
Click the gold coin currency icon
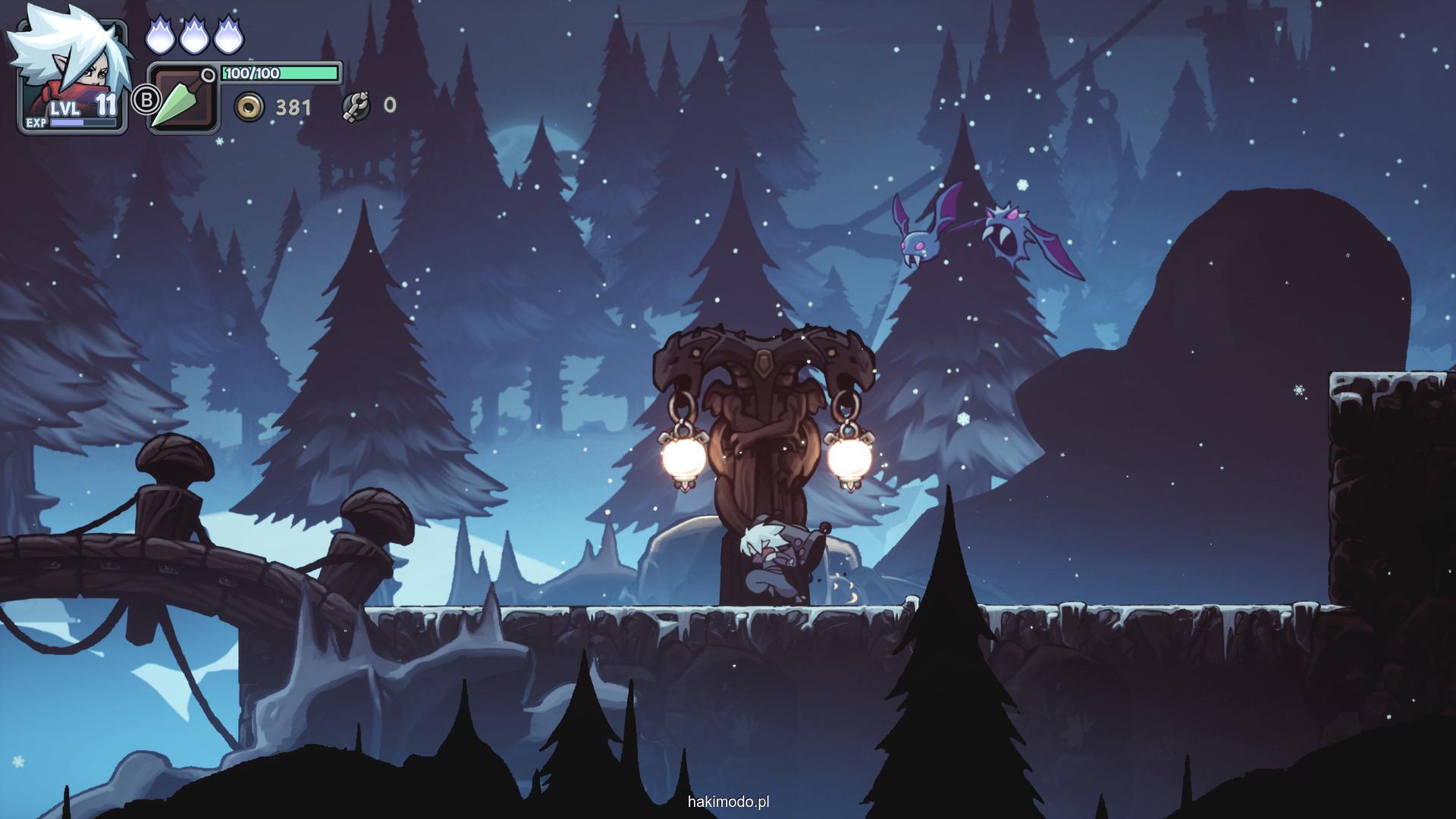(x=249, y=108)
